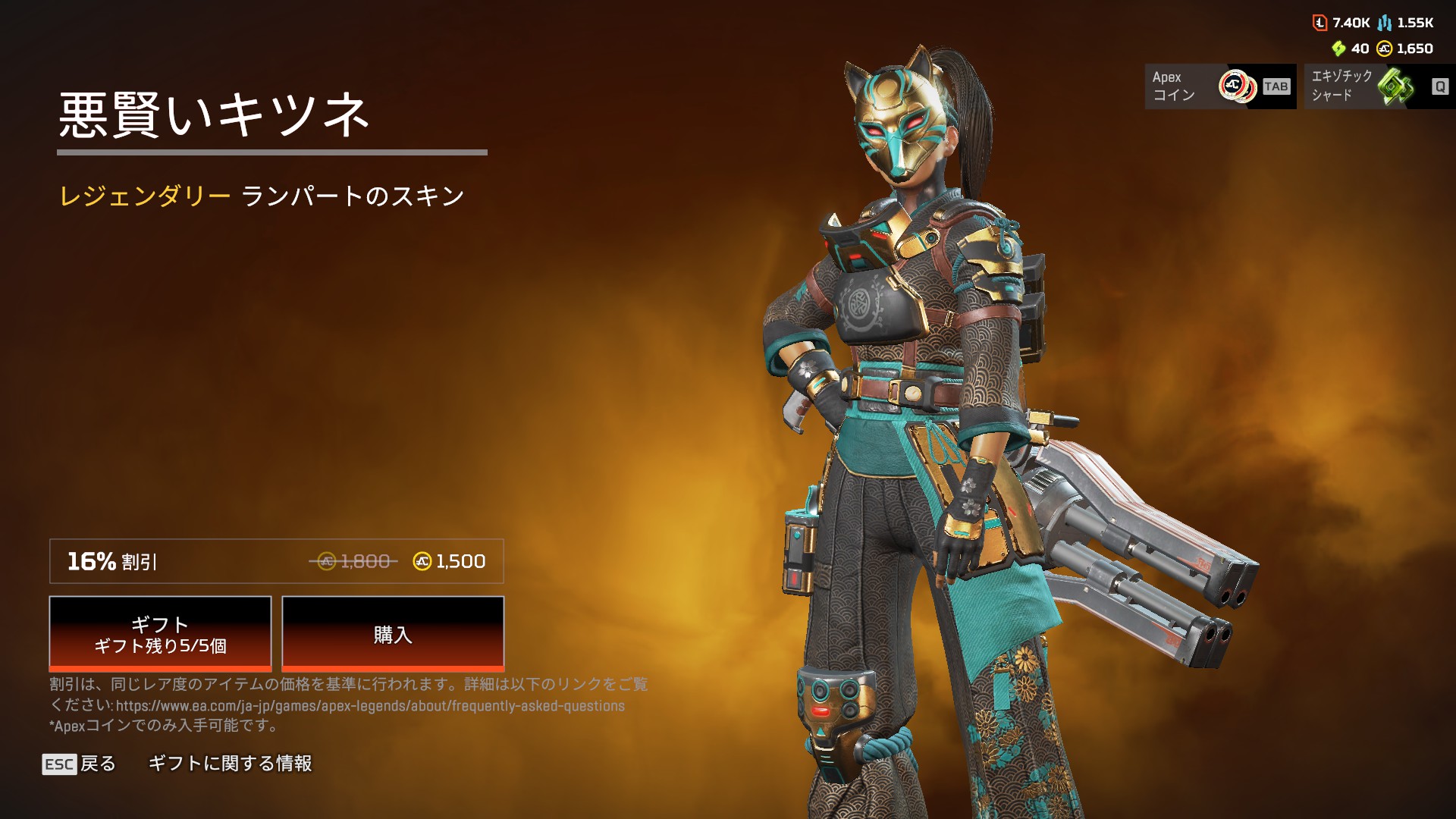
Task: Open the ギフト gift button
Action: [x=160, y=634]
